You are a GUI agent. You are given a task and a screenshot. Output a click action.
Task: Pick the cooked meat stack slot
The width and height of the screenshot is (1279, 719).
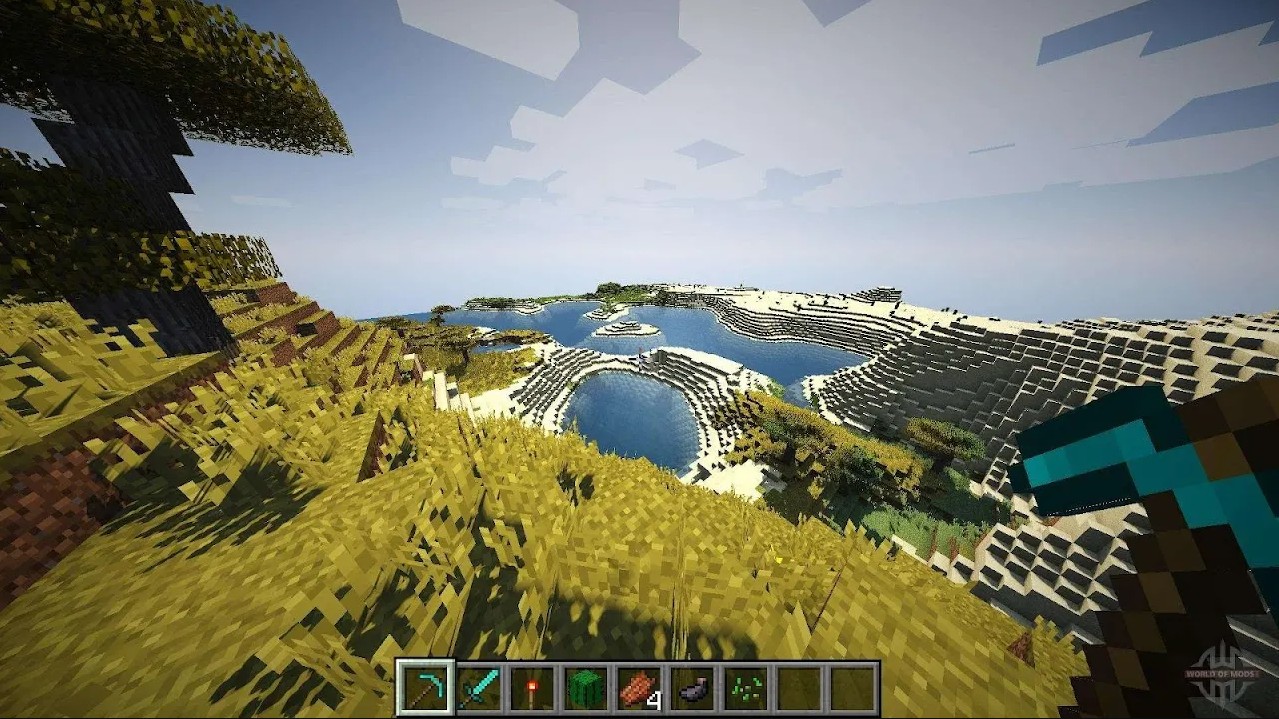pyautogui.click(x=639, y=688)
